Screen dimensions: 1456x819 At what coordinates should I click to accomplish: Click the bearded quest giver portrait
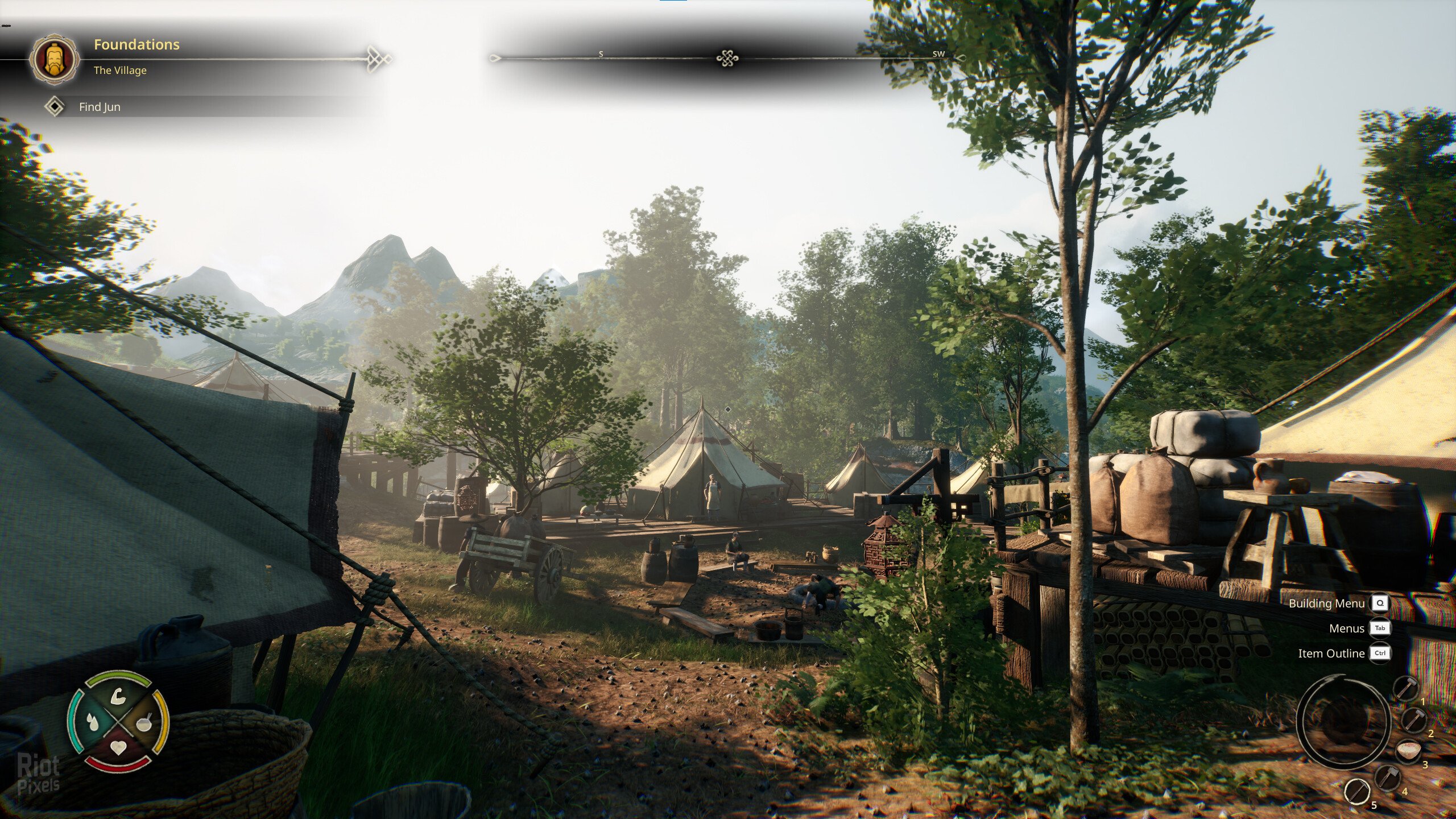pos(55,59)
